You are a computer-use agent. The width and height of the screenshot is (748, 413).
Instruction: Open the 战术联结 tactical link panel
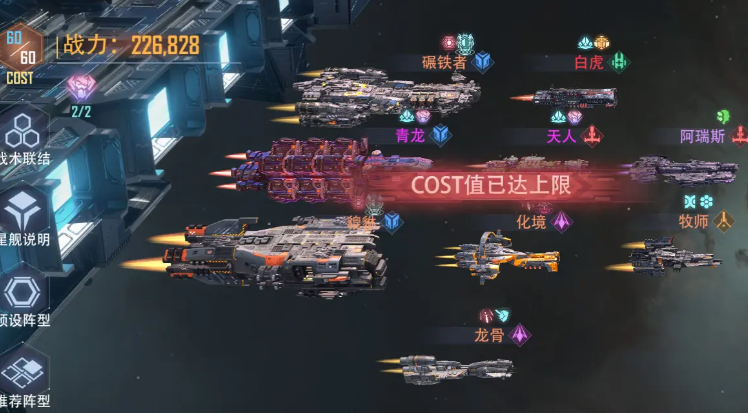click(22, 138)
